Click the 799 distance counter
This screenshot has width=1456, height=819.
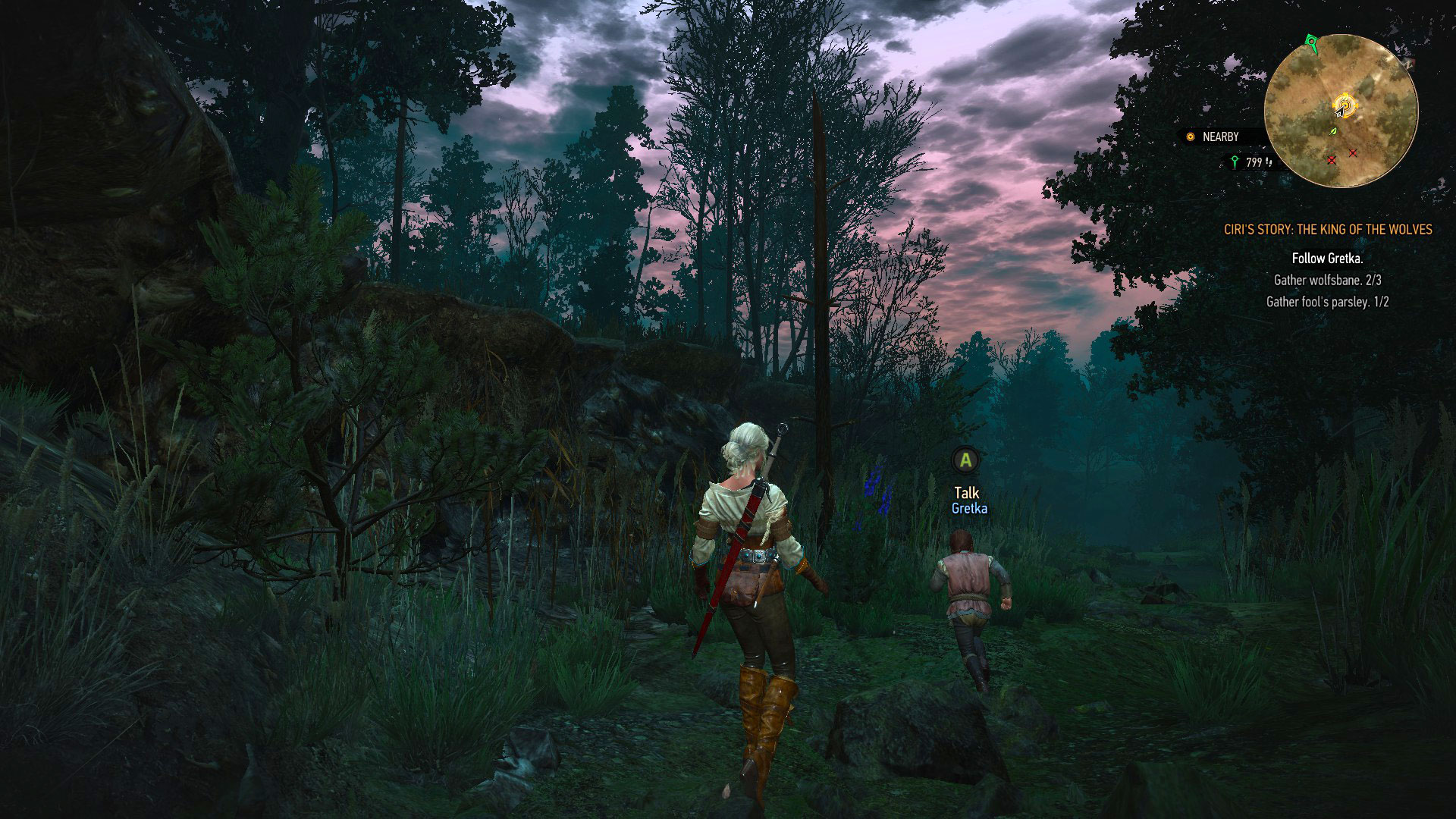point(1254,161)
